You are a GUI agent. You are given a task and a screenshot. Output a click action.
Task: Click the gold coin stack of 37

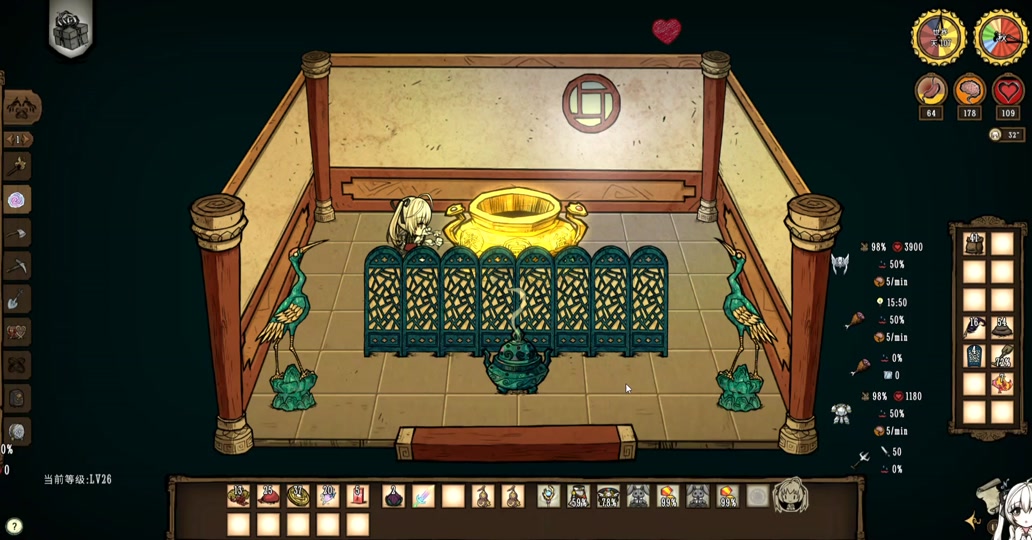tap(298, 495)
